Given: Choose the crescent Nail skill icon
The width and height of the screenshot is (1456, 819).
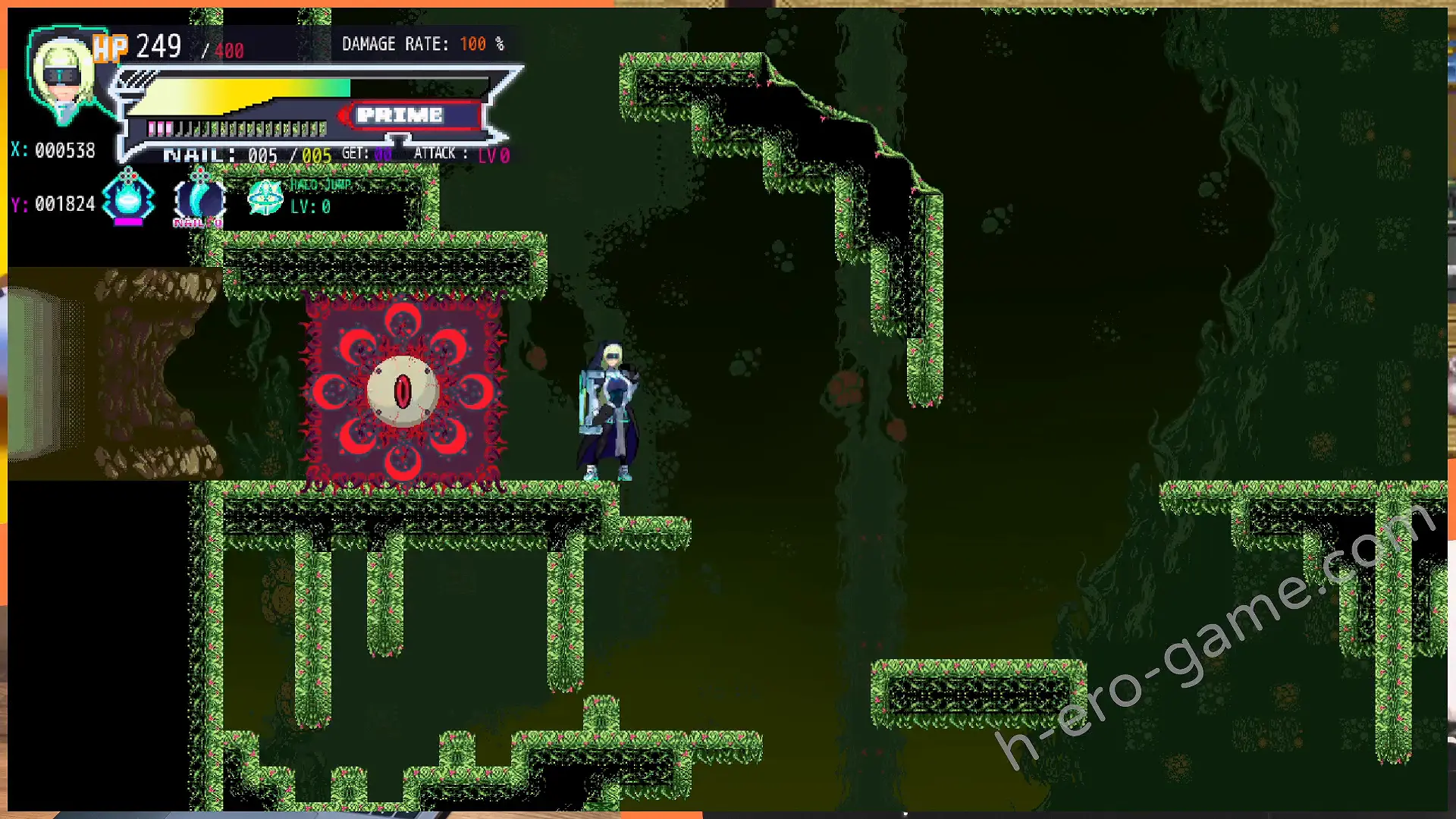Looking at the screenshot, I should pos(199,200).
